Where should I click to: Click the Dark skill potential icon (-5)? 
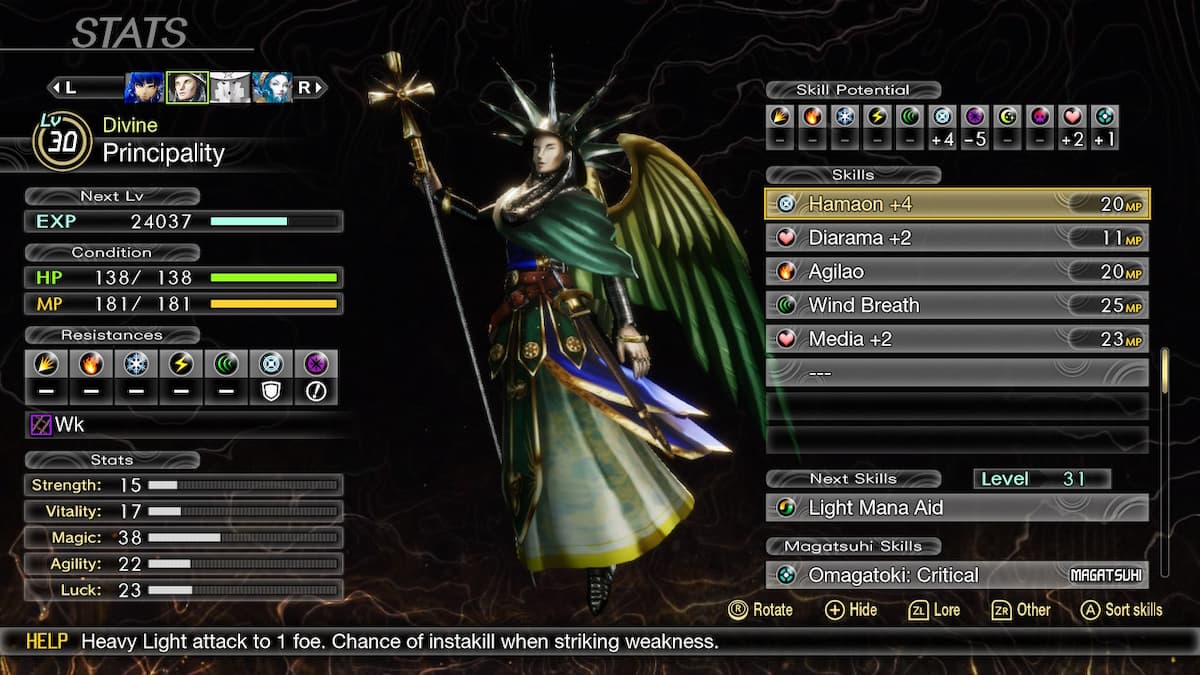click(x=974, y=117)
